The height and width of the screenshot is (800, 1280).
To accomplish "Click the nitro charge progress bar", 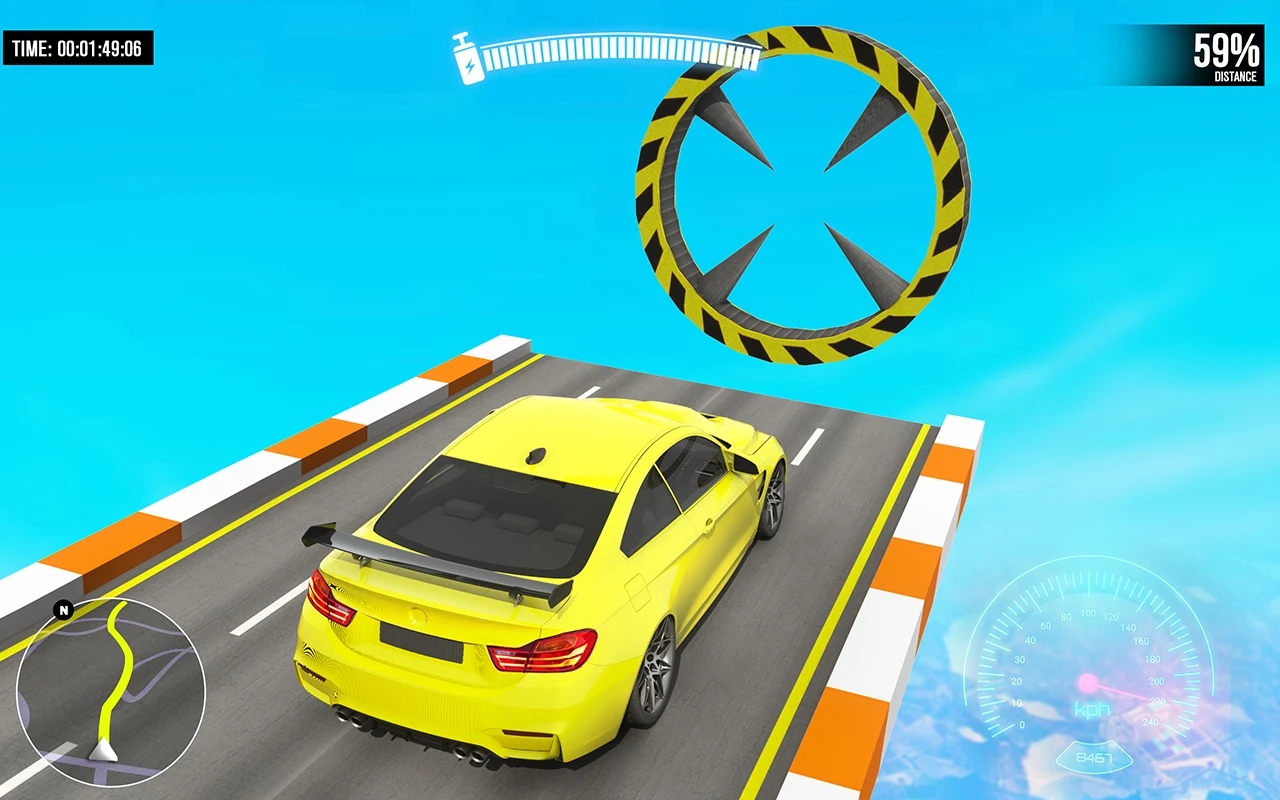I will click(x=620, y=50).
